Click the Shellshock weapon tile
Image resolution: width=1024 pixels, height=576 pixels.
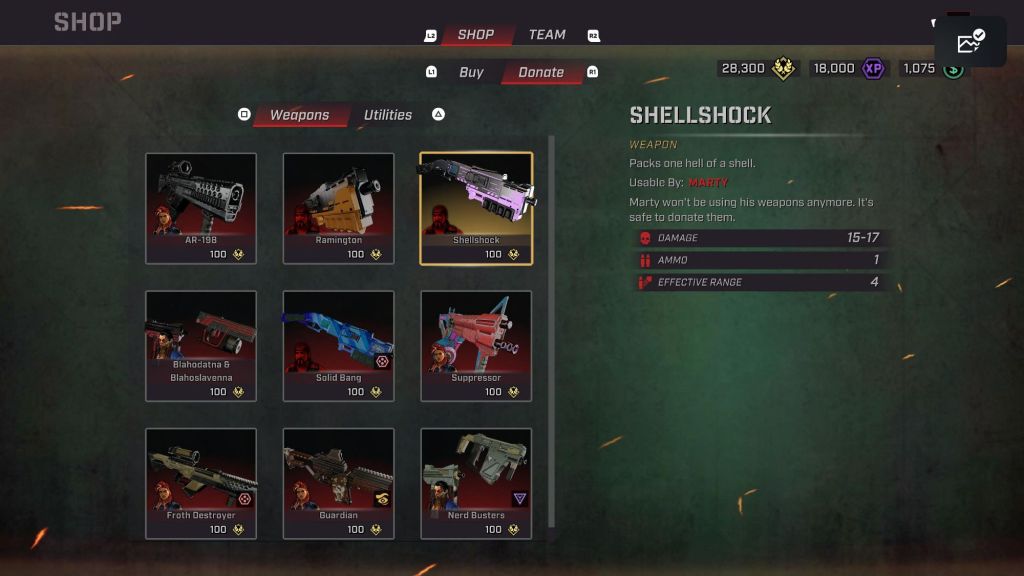coord(476,208)
